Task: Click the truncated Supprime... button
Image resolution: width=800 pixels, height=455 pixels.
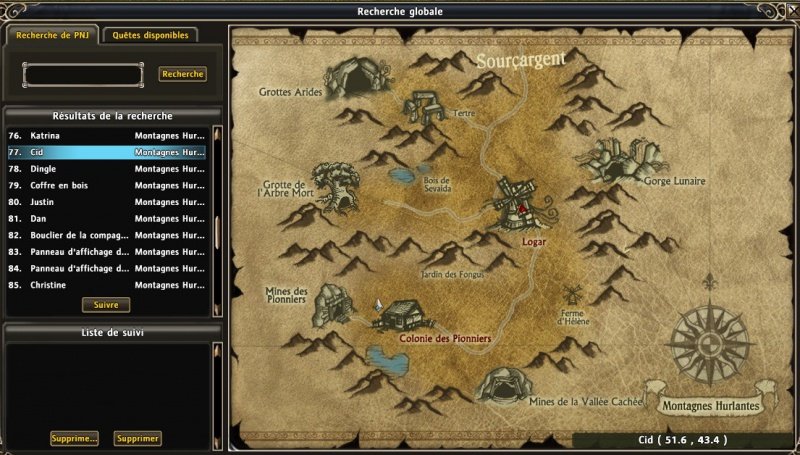Action: pyautogui.click(x=74, y=438)
